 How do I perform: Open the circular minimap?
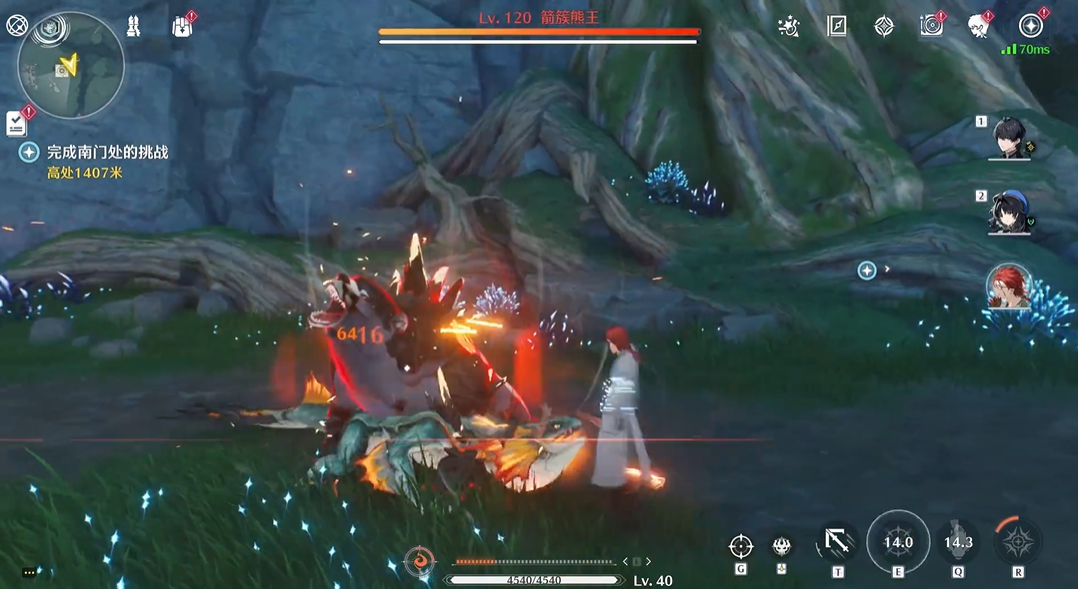pyautogui.click(x=71, y=67)
